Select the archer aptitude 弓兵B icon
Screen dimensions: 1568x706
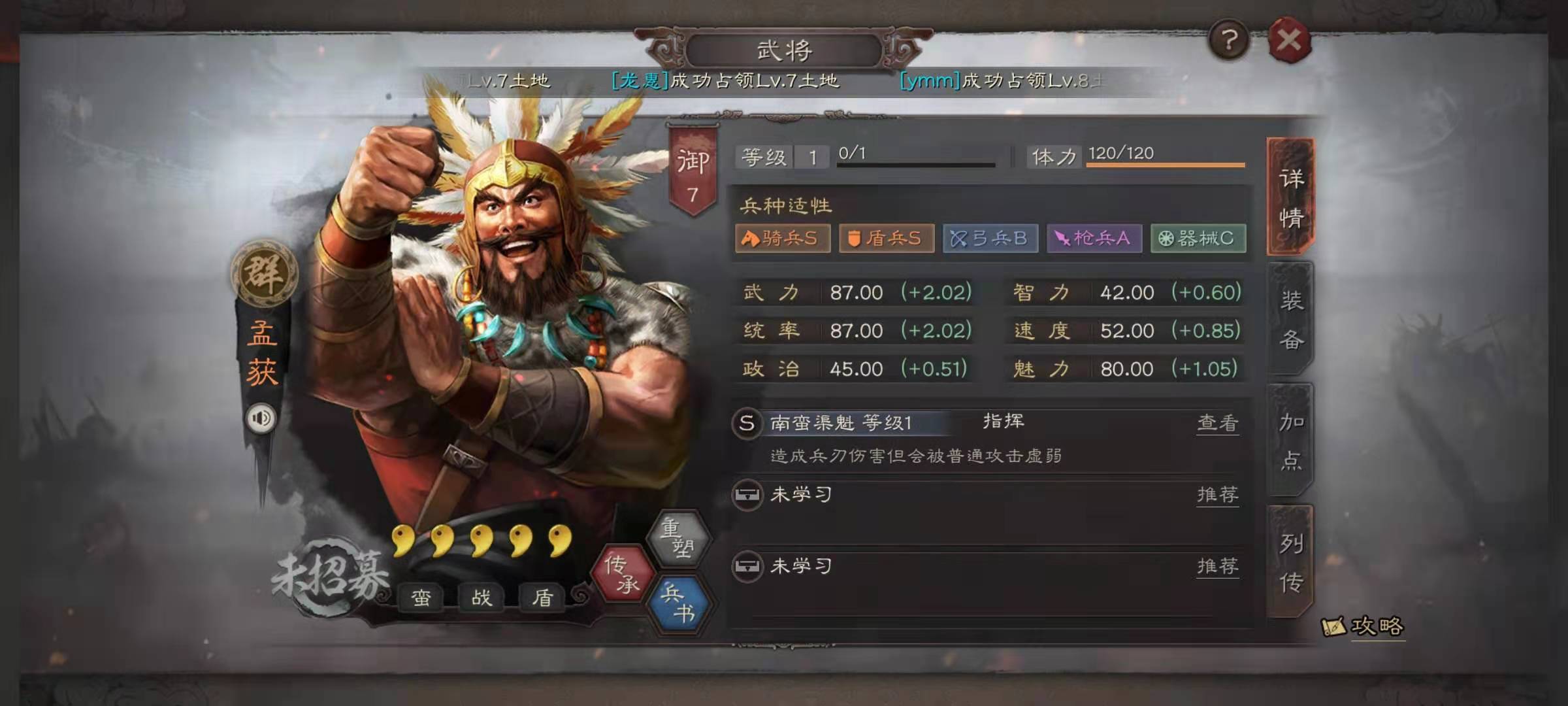990,239
